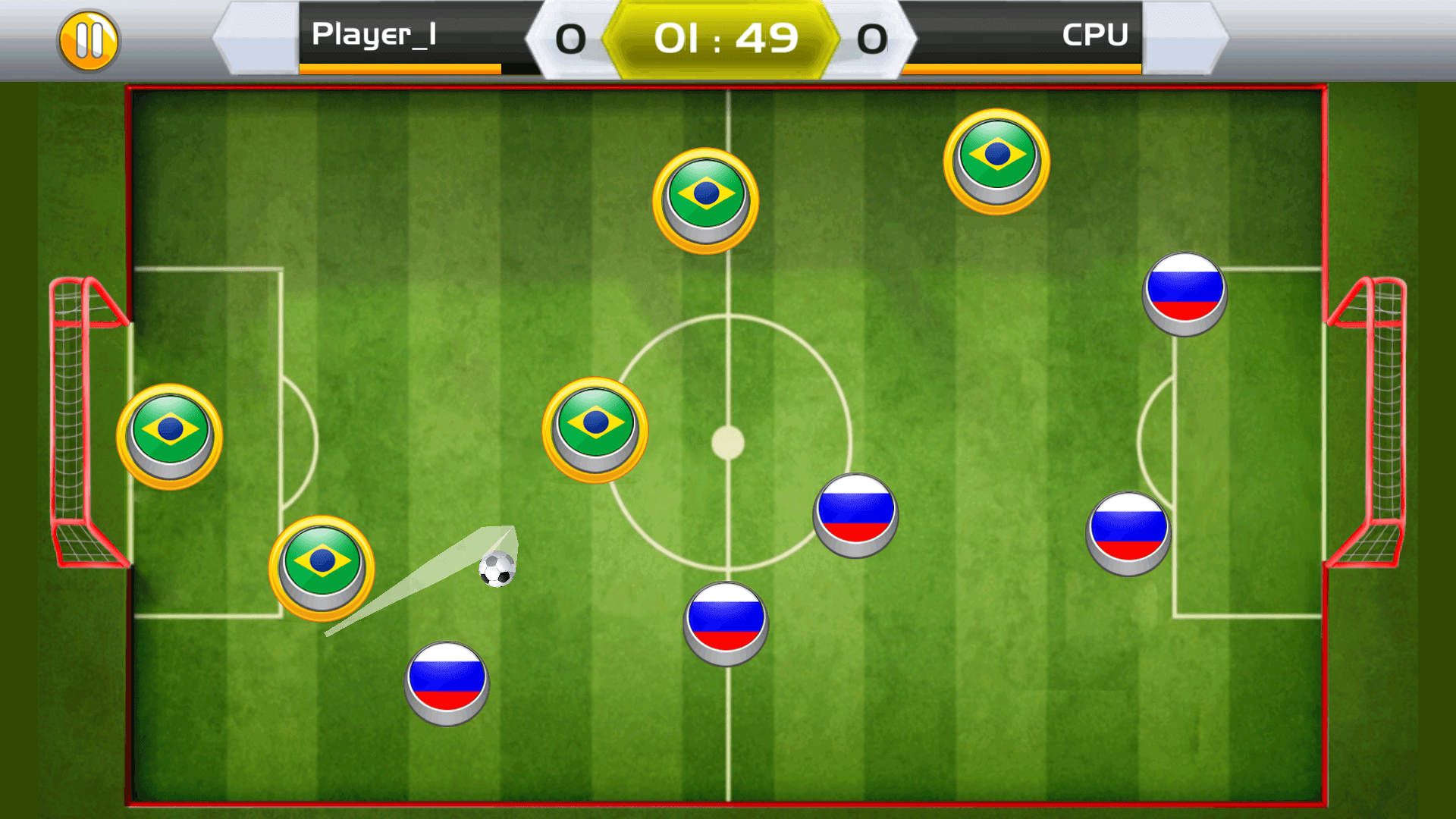
Task: Click the Brazil cap above the center circle
Action: tap(704, 199)
